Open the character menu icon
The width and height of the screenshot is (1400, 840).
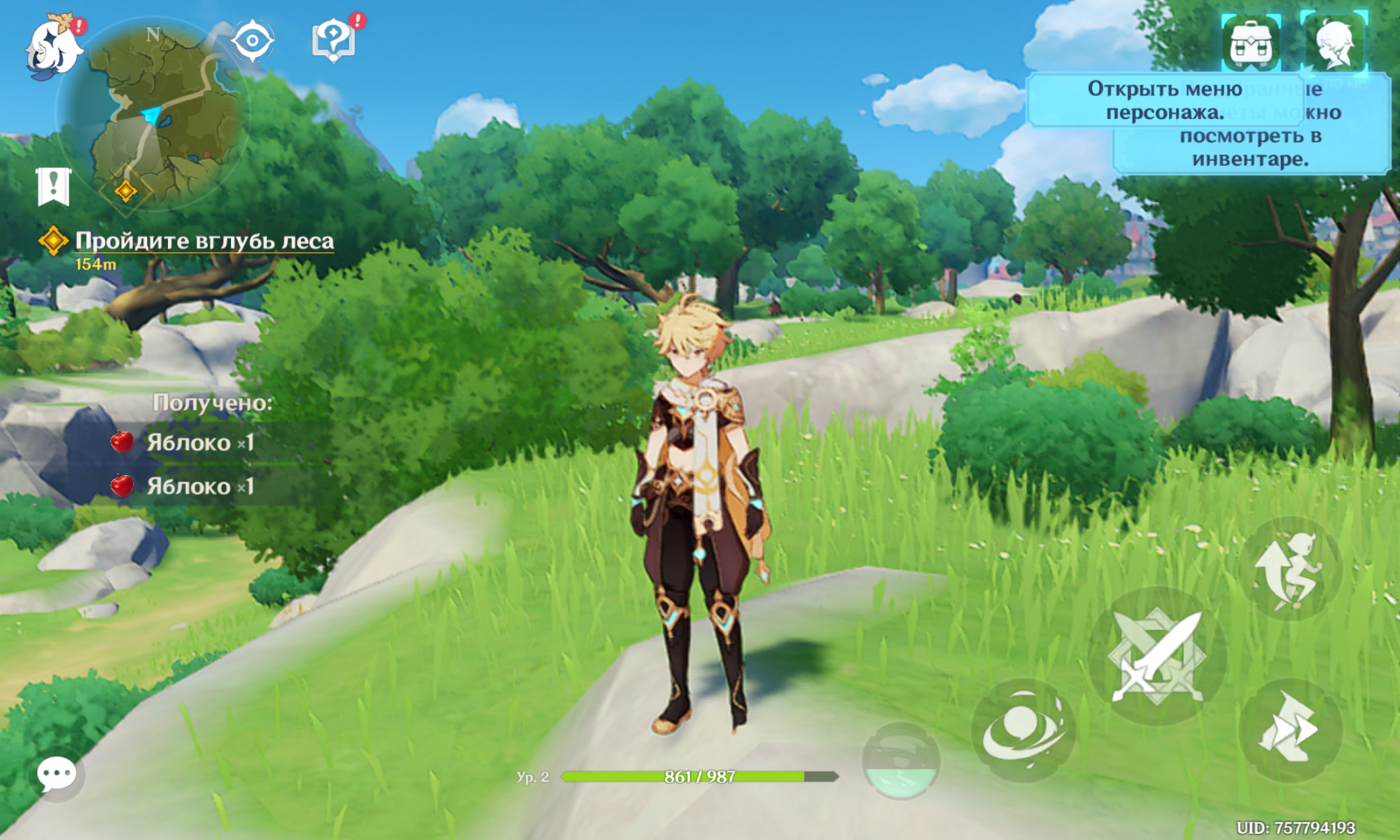pos(1334,43)
